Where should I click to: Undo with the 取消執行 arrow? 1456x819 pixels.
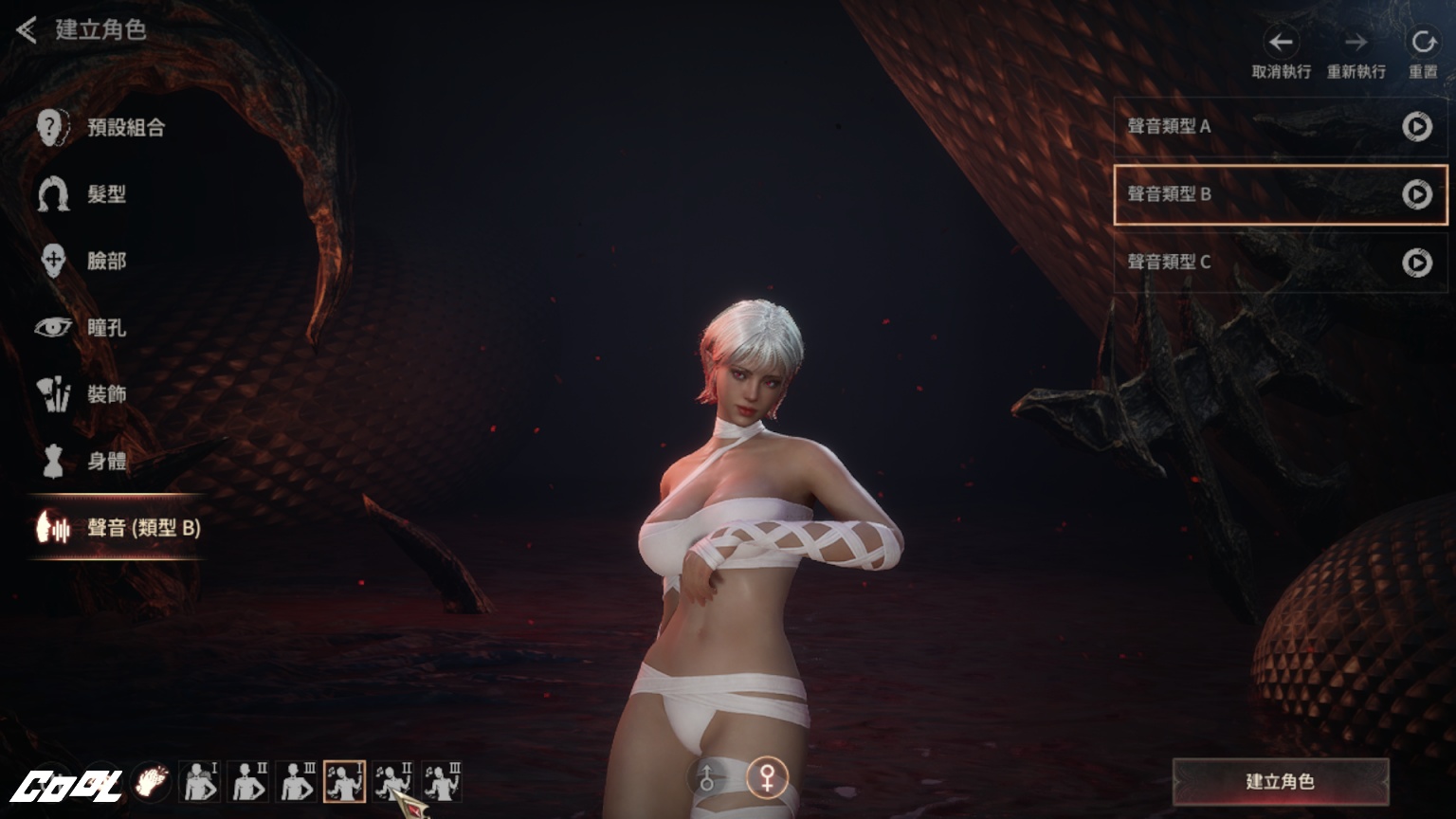click(x=1281, y=43)
